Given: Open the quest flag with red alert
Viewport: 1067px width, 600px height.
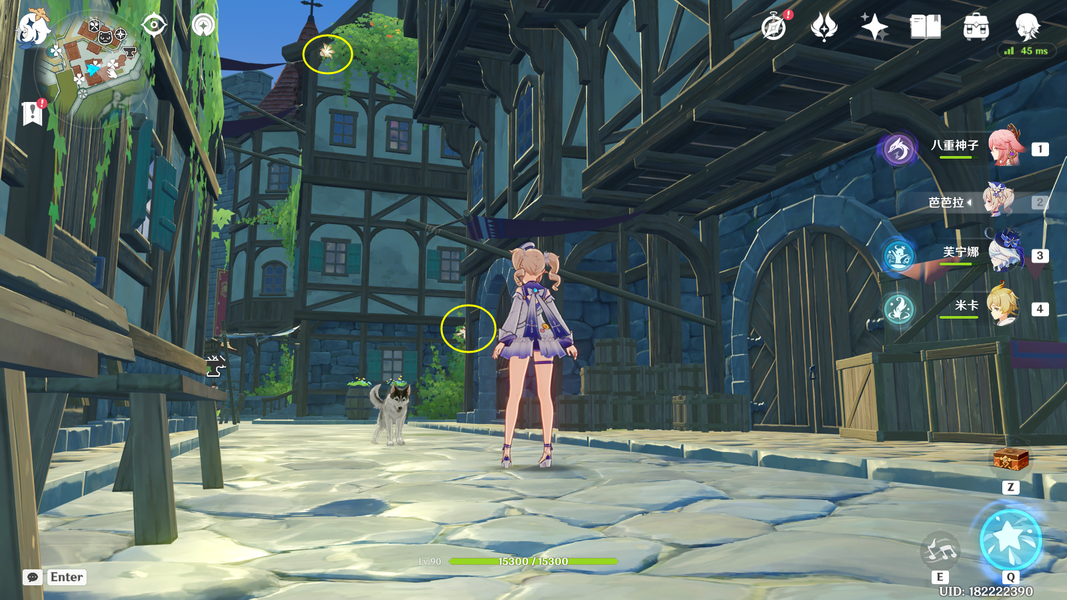Looking at the screenshot, I should (31, 113).
